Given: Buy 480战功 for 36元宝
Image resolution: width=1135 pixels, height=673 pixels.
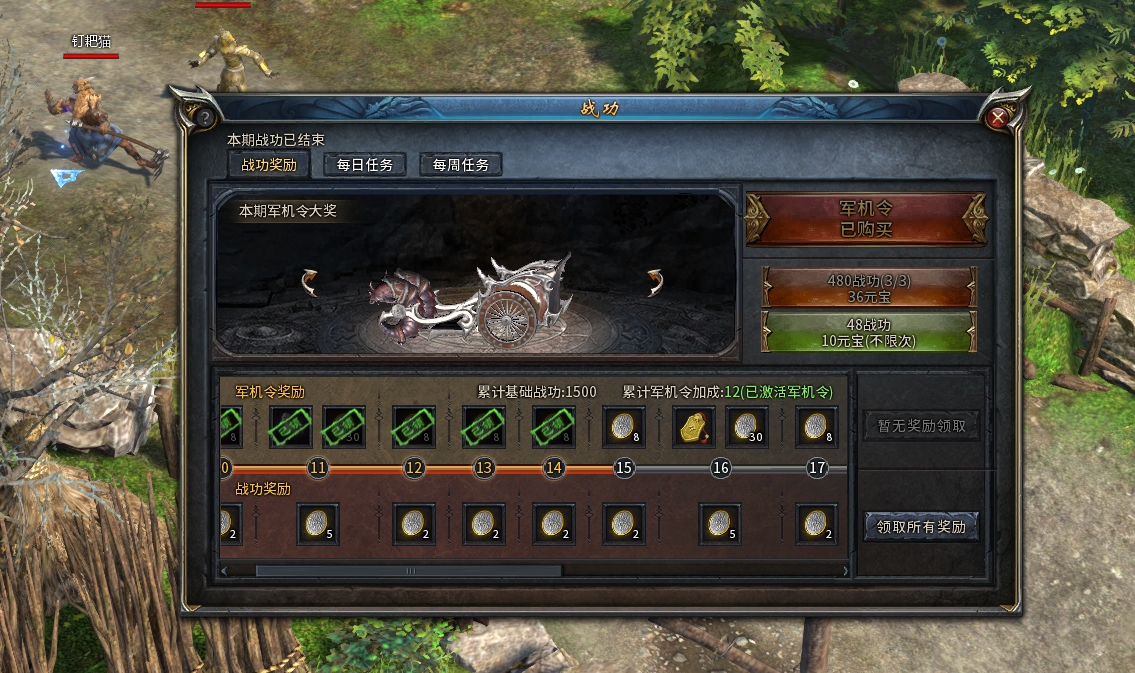Looking at the screenshot, I should [x=868, y=288].
